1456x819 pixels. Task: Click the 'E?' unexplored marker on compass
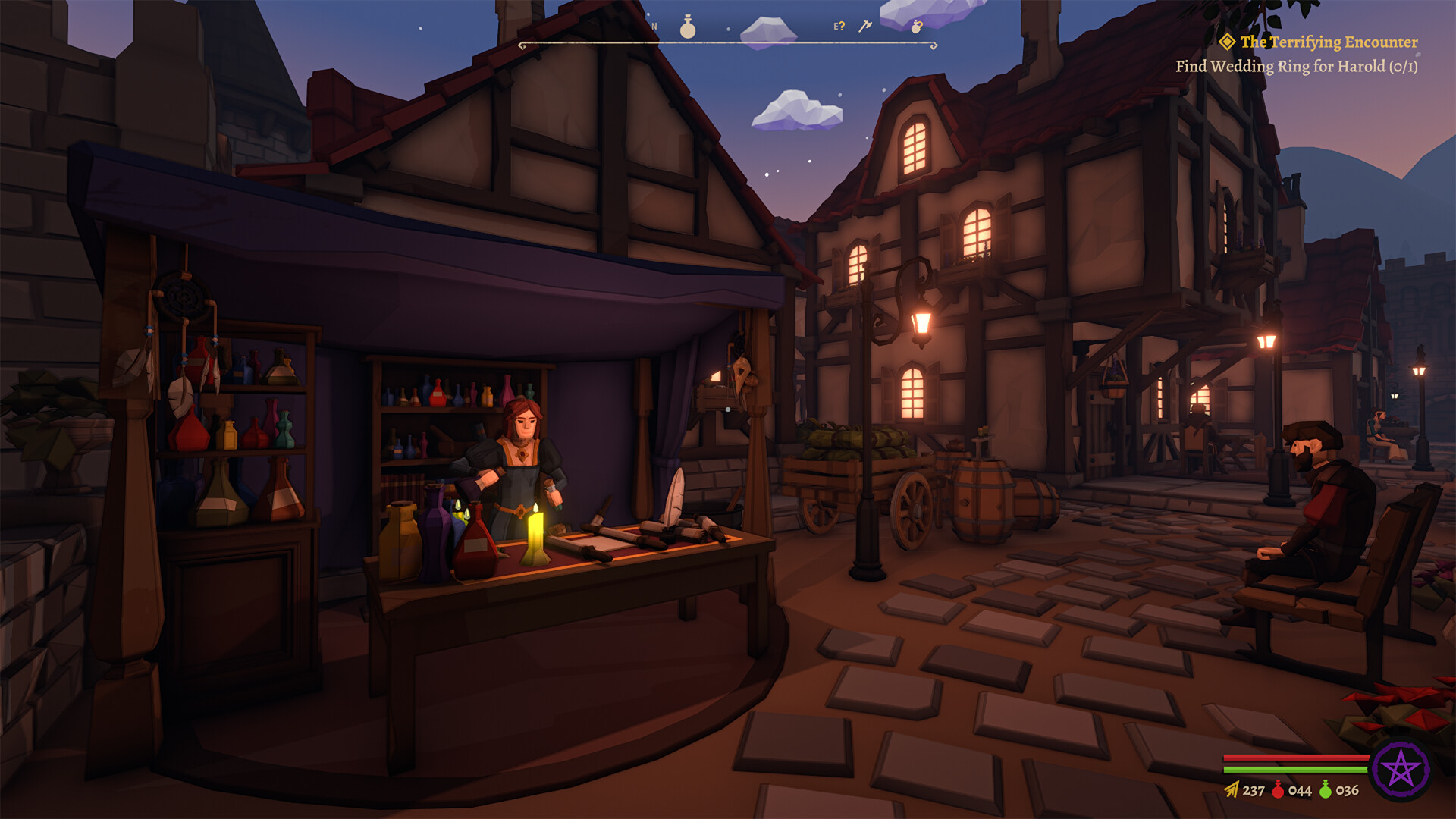(x=839, y=27)
